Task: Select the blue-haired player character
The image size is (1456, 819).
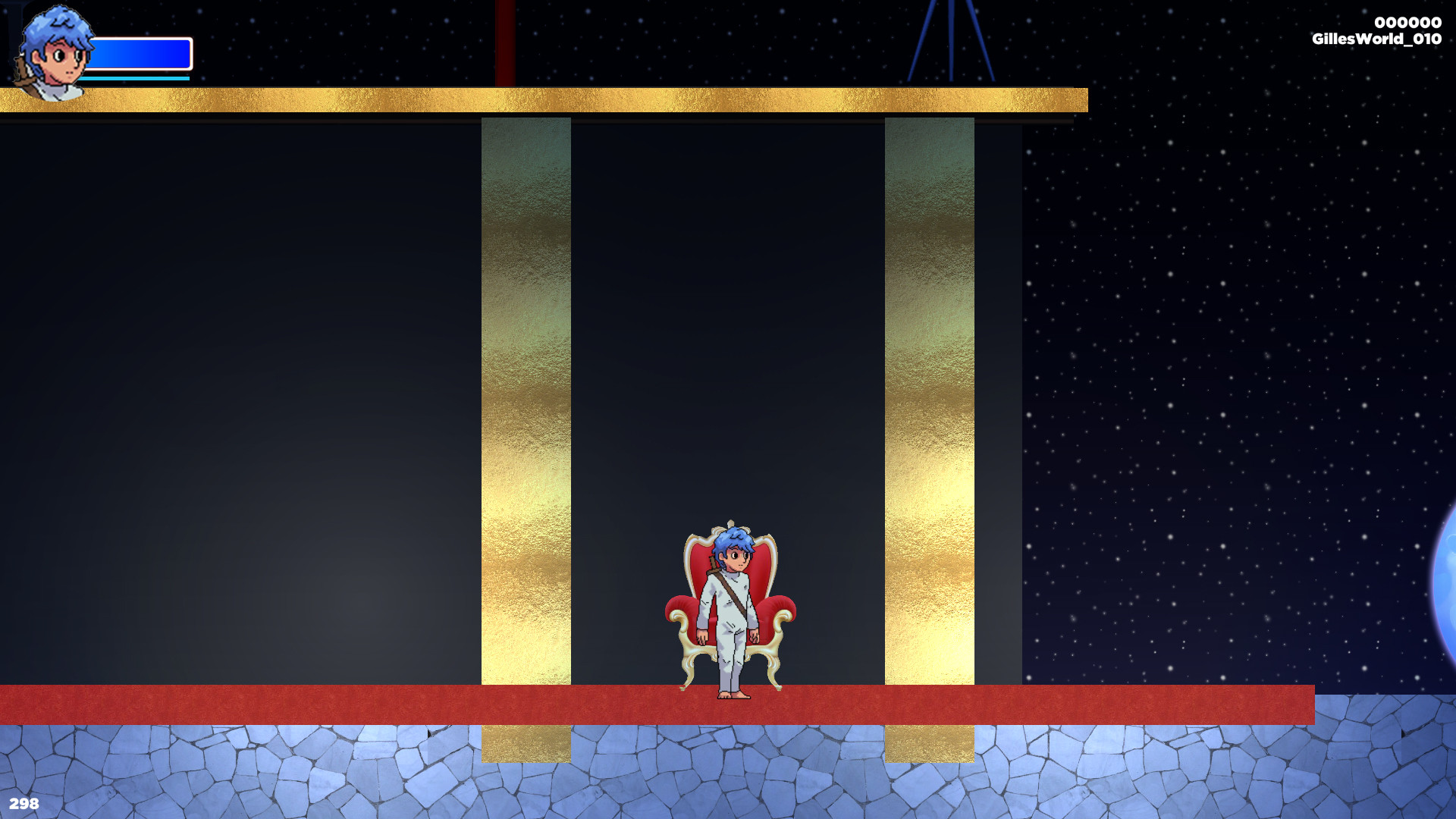Action: 730,599
